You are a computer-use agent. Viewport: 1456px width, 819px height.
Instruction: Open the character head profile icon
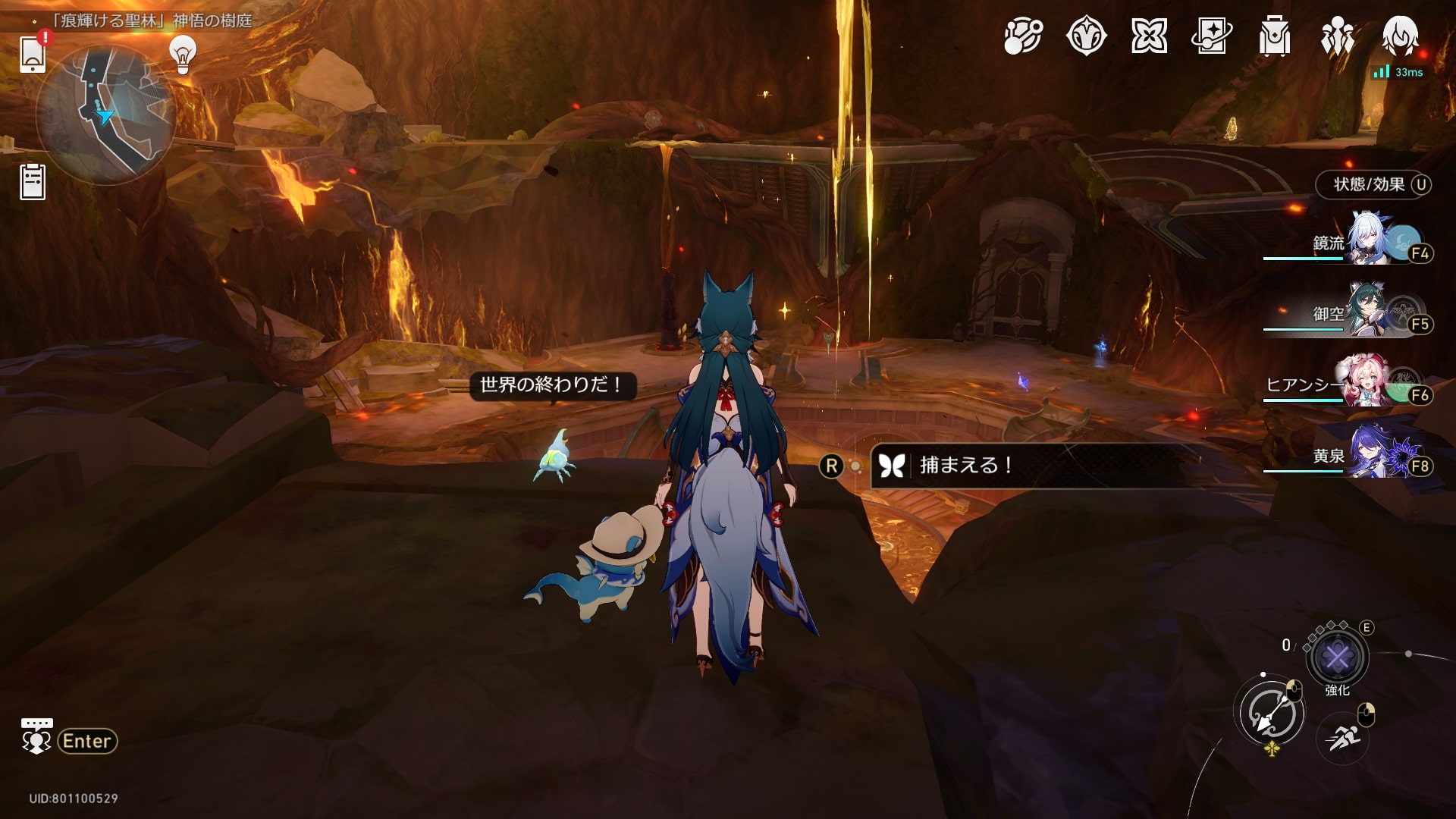(1400, 36)
